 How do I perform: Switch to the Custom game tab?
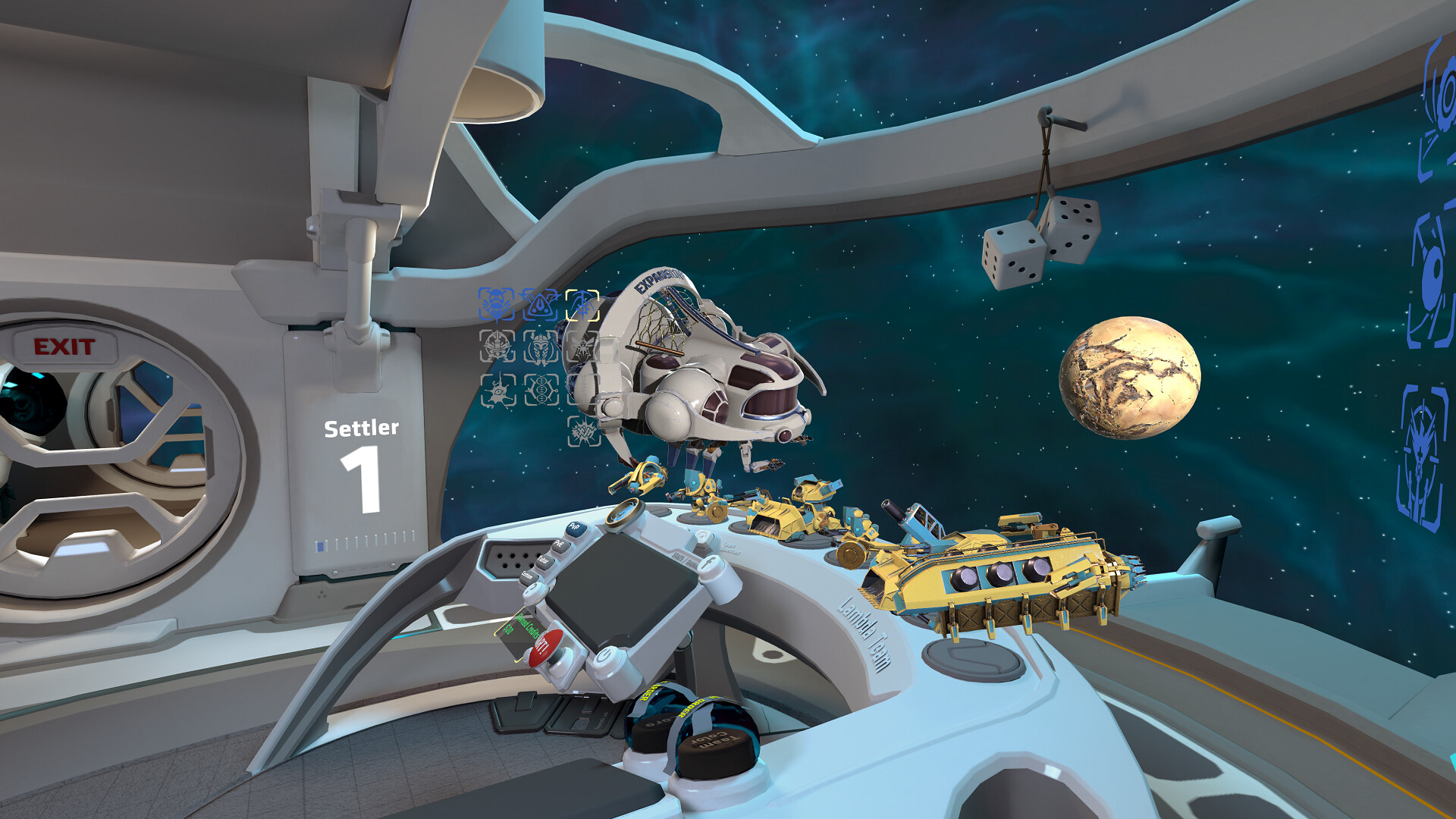tap(529, 577)
